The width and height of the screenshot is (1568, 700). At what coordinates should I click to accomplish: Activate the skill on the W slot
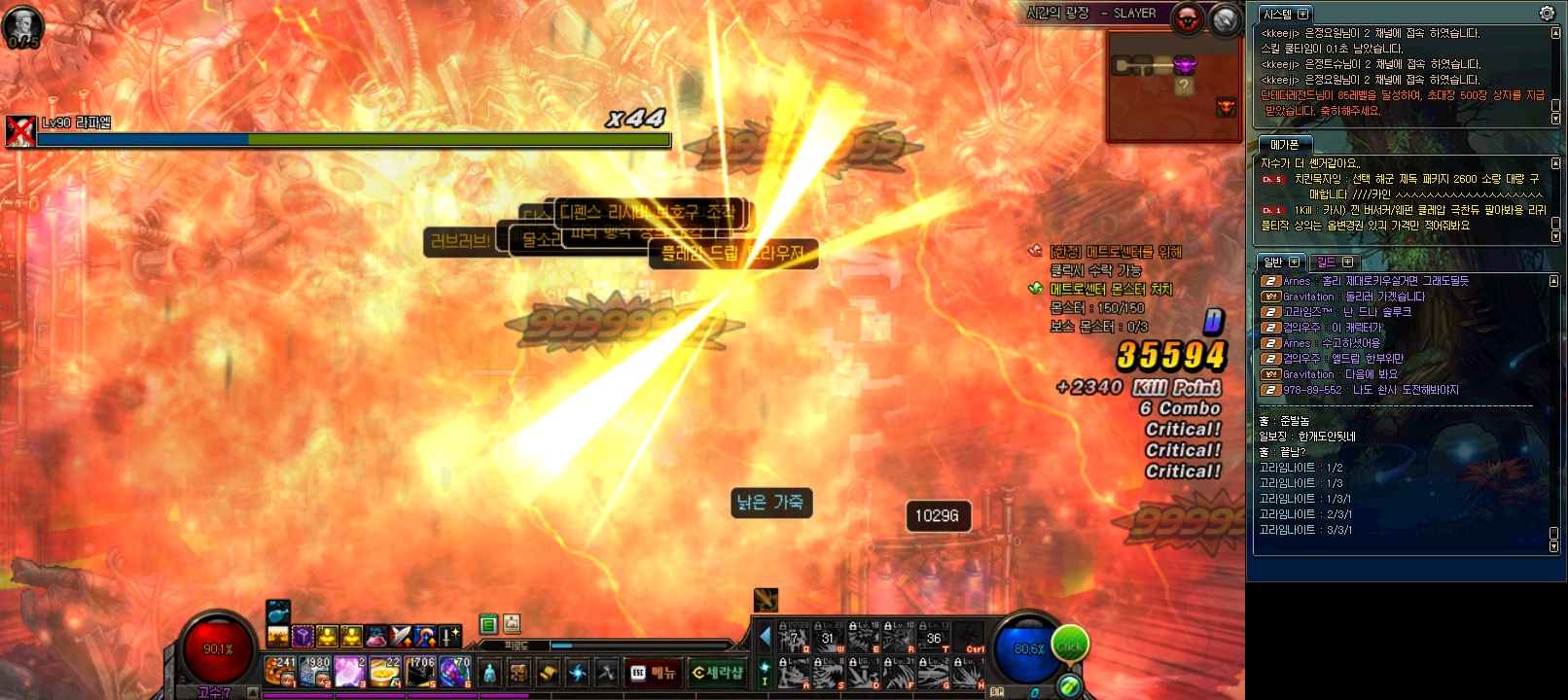(x=829, y=639)
